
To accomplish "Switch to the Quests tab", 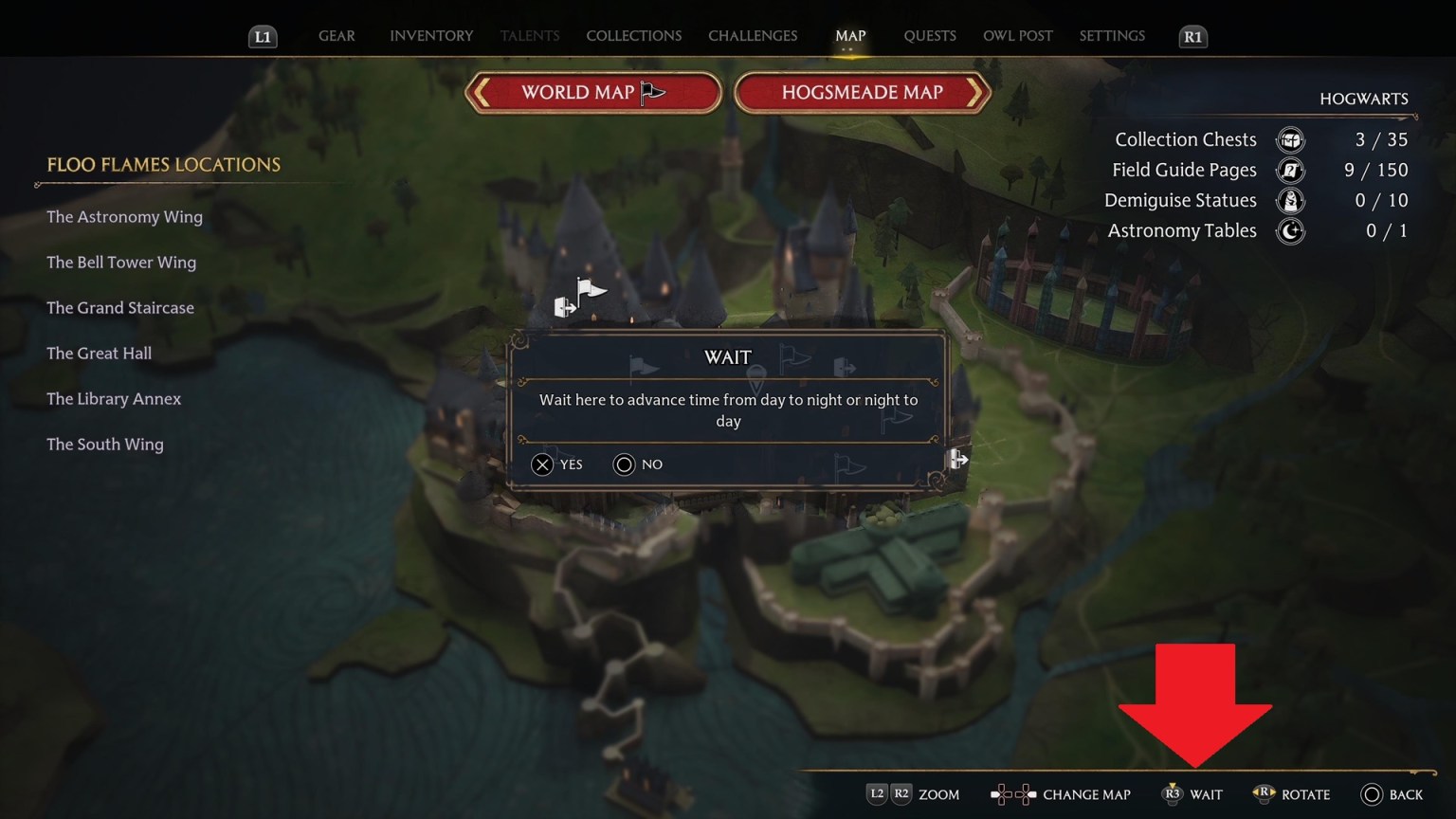I will click(x=929, y=36).
